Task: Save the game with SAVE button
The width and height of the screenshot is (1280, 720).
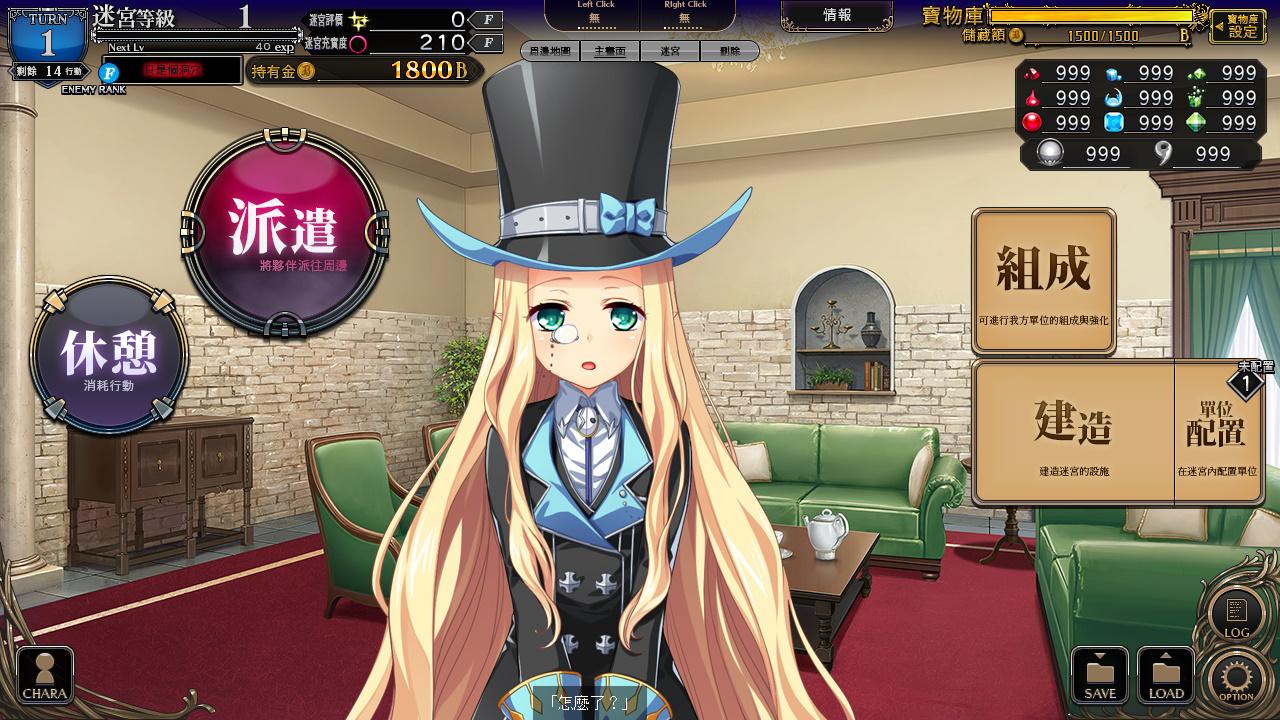Action: coord(1100,675)
